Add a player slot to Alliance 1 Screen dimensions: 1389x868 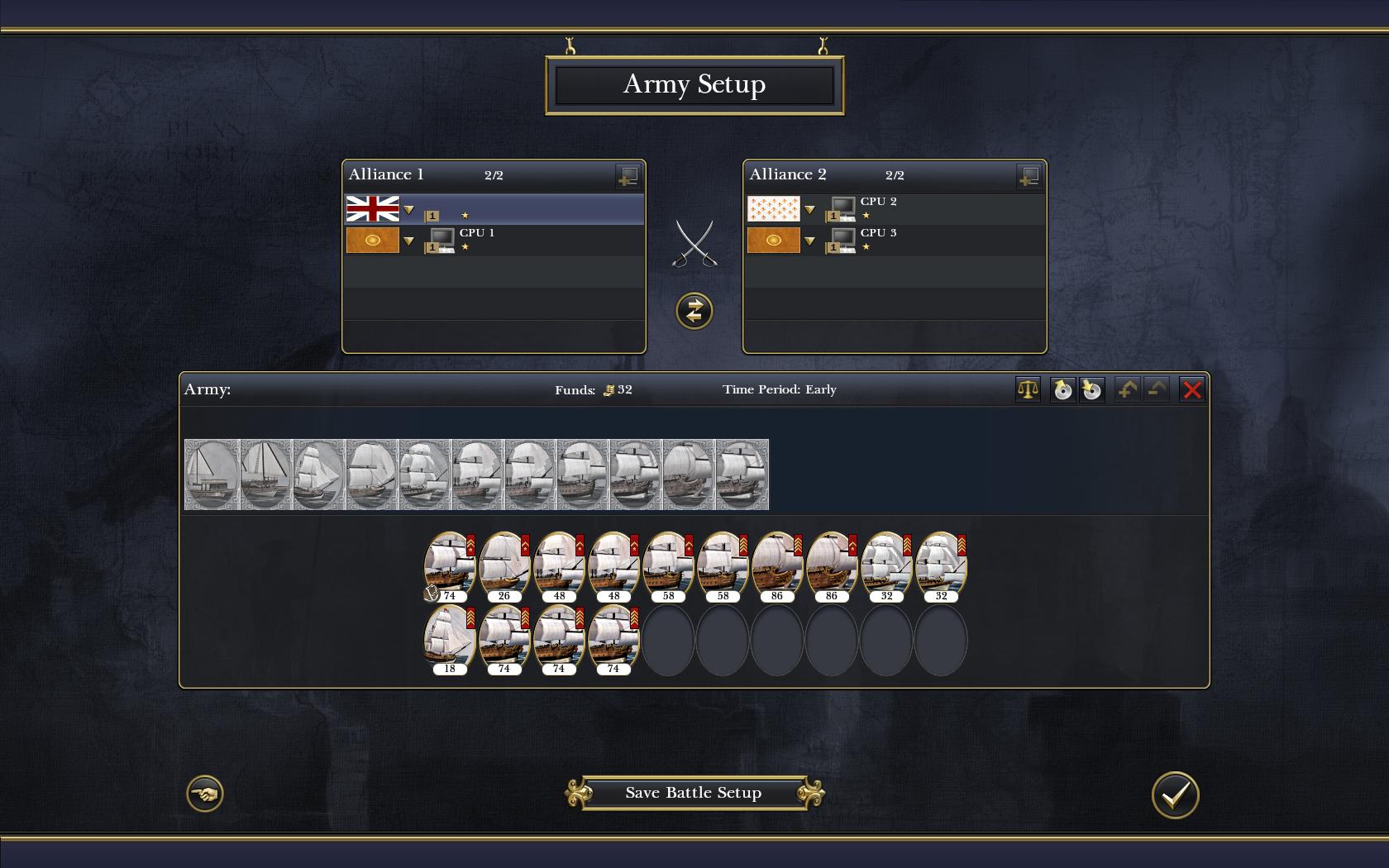point(628,175)
